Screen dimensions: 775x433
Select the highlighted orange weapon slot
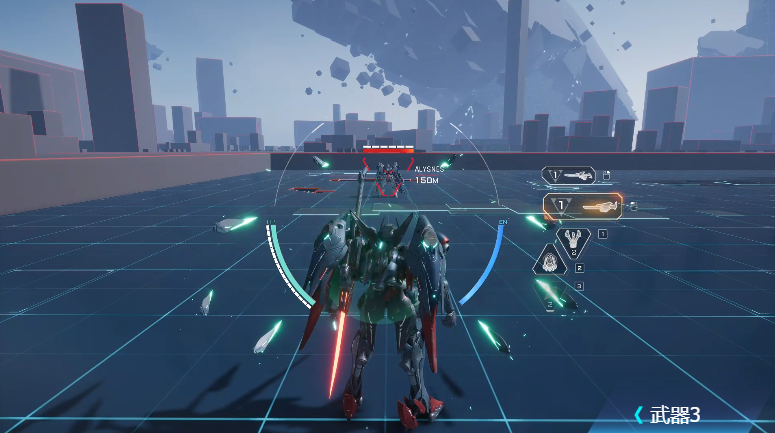[x=583, y=206]
